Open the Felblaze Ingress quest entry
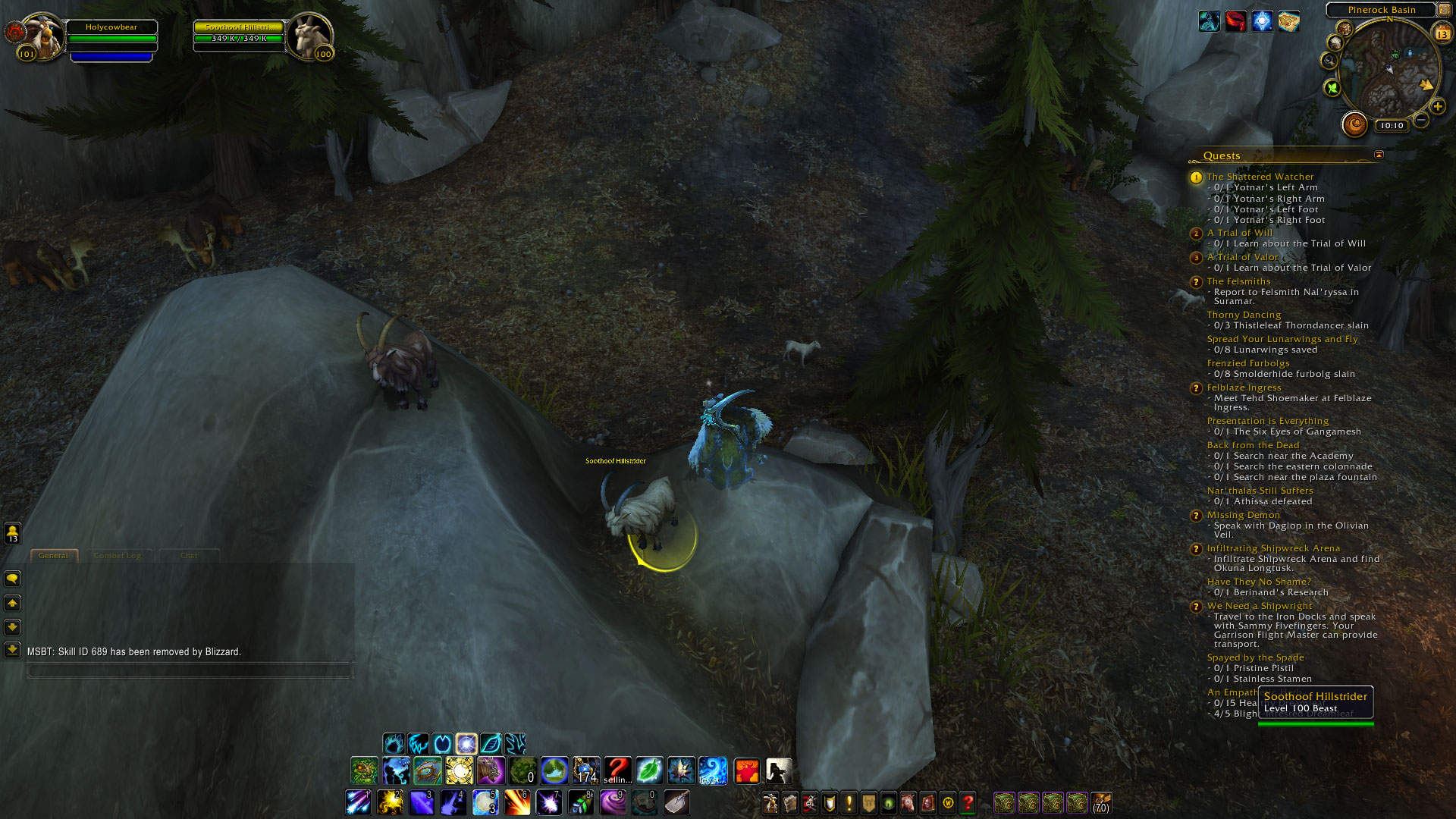Screen dimensions: 1456x819 point(1244,388)
